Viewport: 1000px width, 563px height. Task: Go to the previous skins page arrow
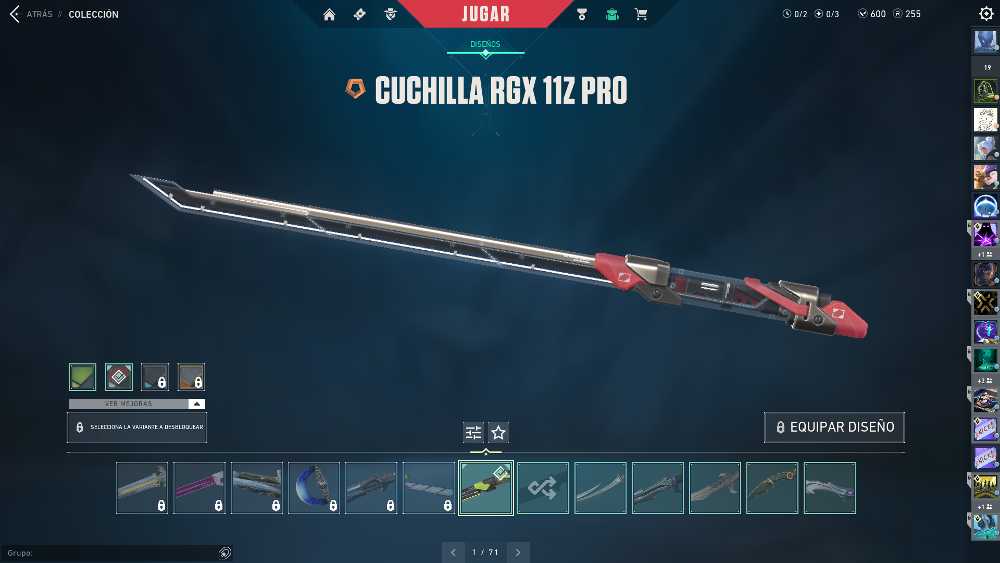(453, 552)
